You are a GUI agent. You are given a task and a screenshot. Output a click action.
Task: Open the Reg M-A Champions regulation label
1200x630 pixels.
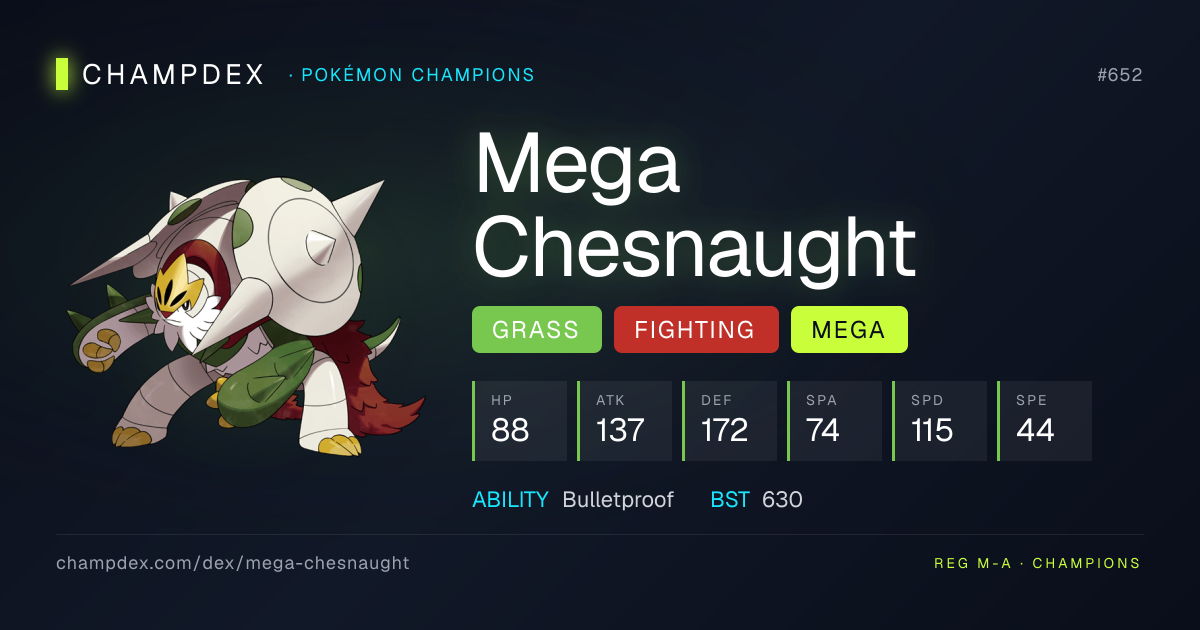1037,563
